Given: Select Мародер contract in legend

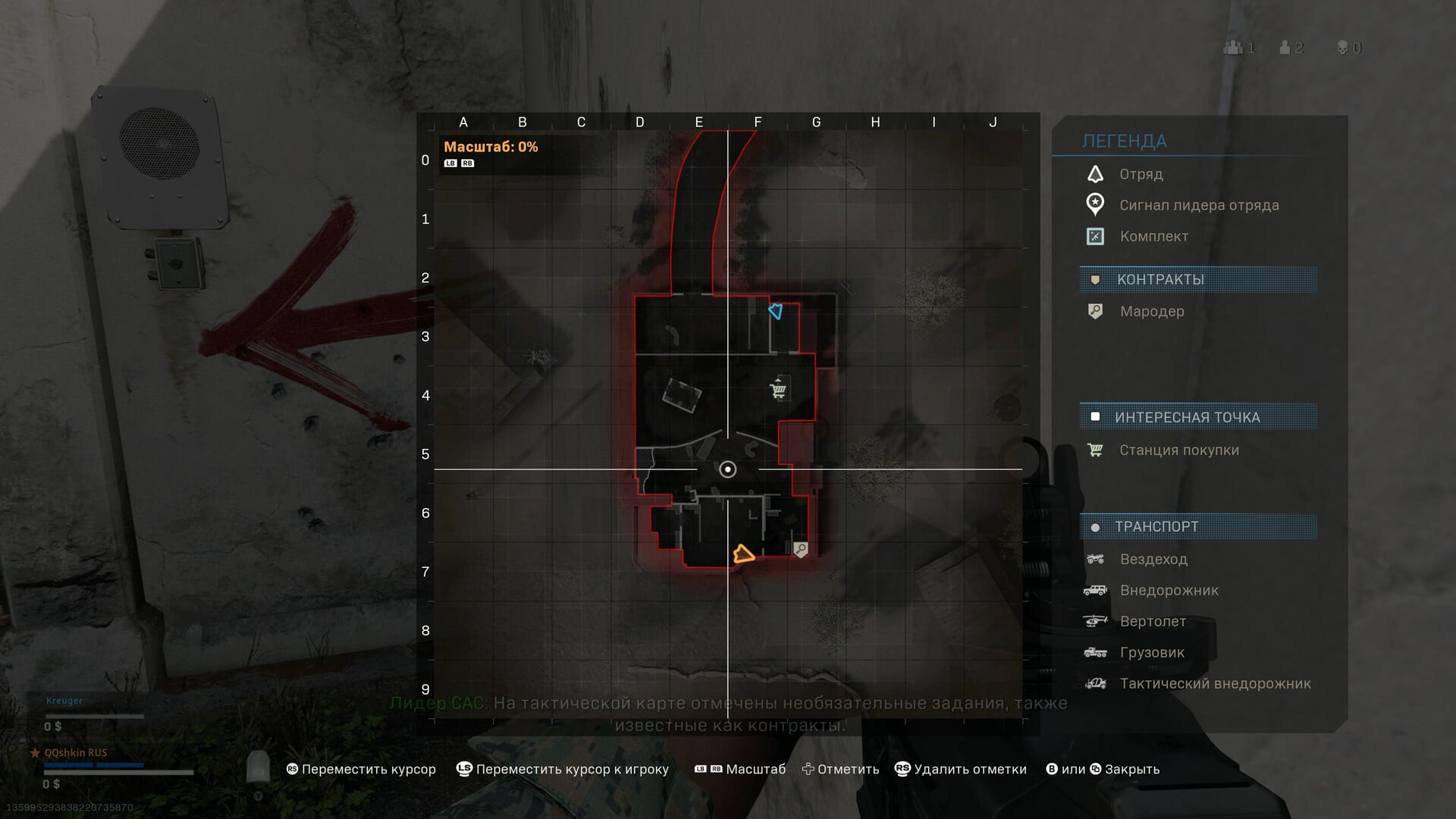Looking at the screenshot, I should coord(1151,312).
